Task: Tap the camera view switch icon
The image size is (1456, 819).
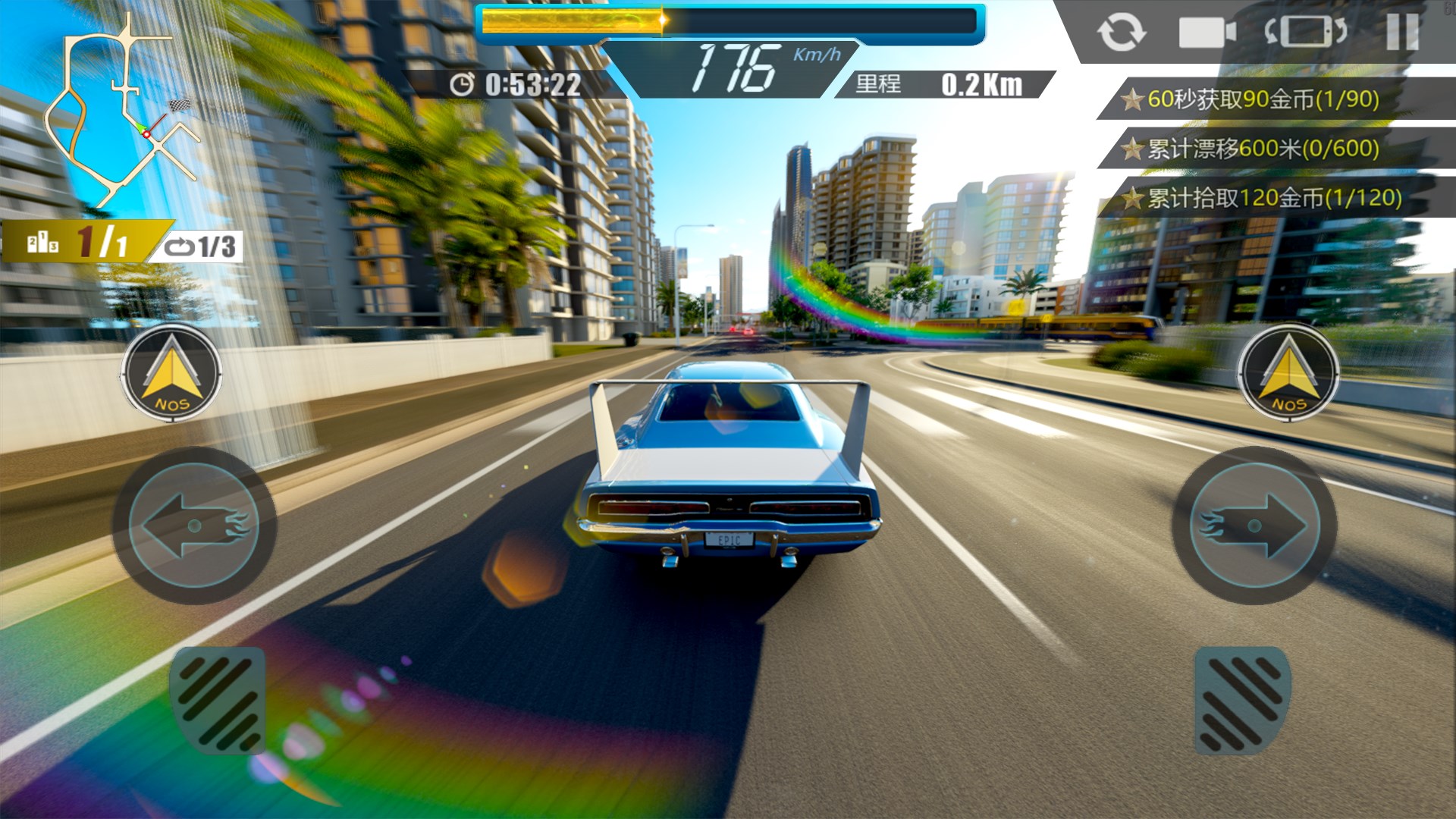Action: (1207, 33)
